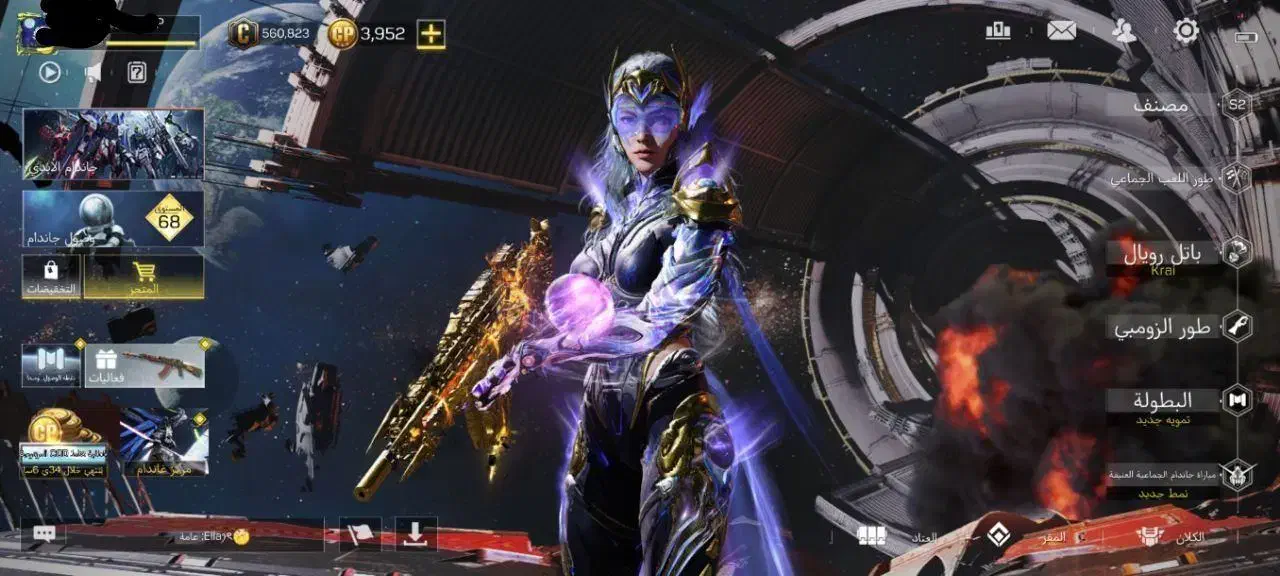Open Zombies mode (طور الزومبي)

(x=1162, y=327)
